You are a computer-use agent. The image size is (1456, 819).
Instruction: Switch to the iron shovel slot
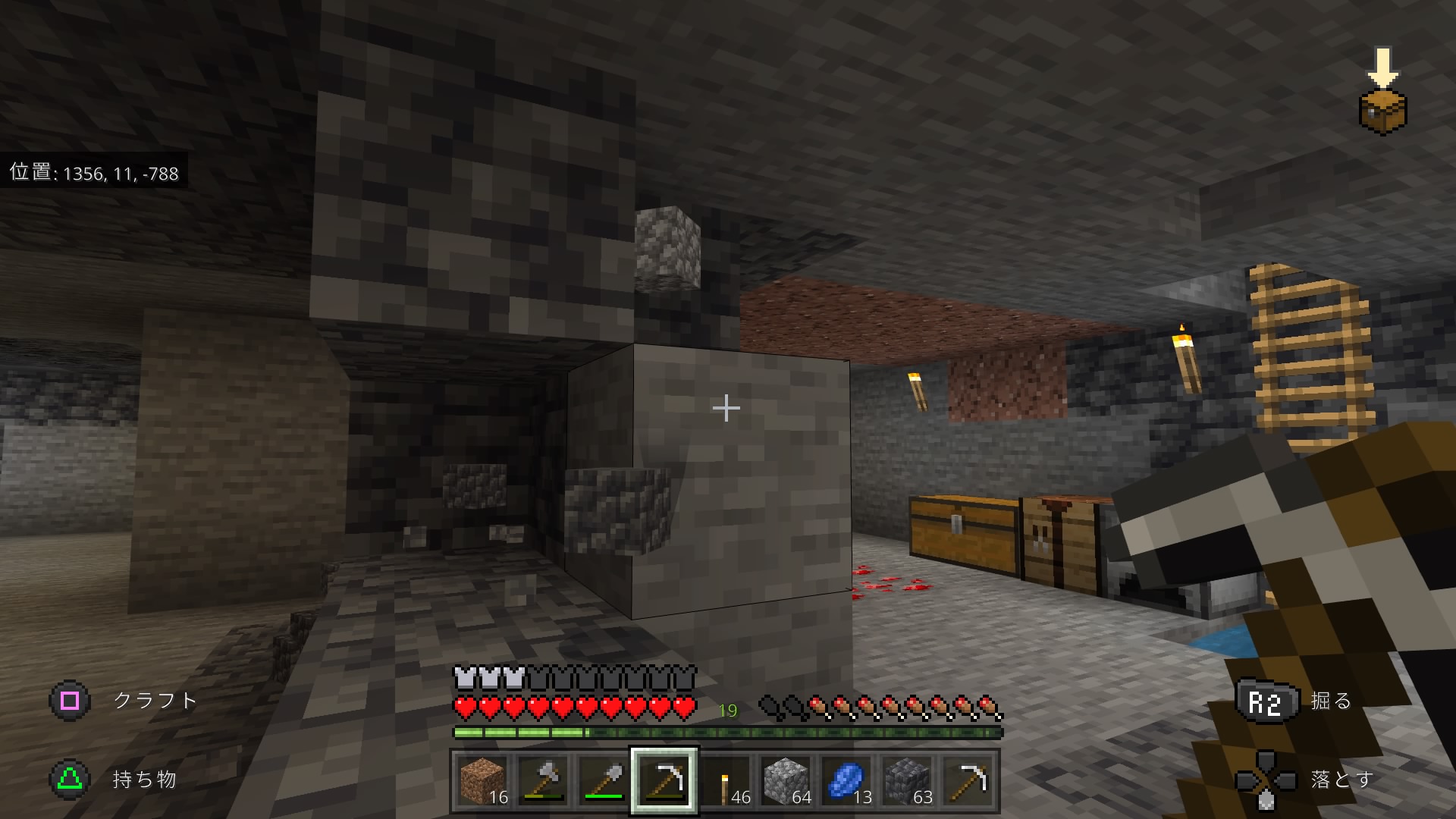point(604,780)
